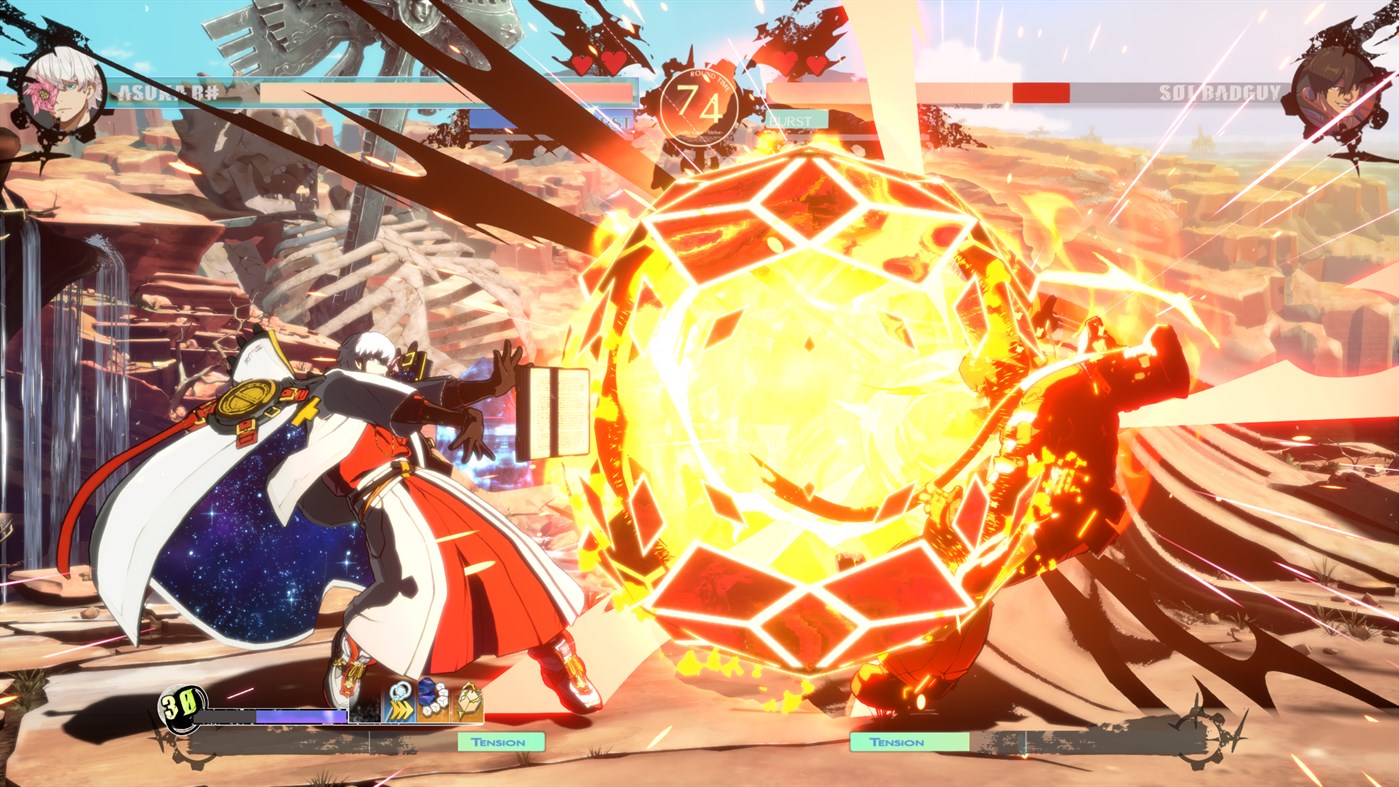This screenshot has width=1399, height=787.
Task: Select the golden fish spell icon
Action: (x=467, y=699)
